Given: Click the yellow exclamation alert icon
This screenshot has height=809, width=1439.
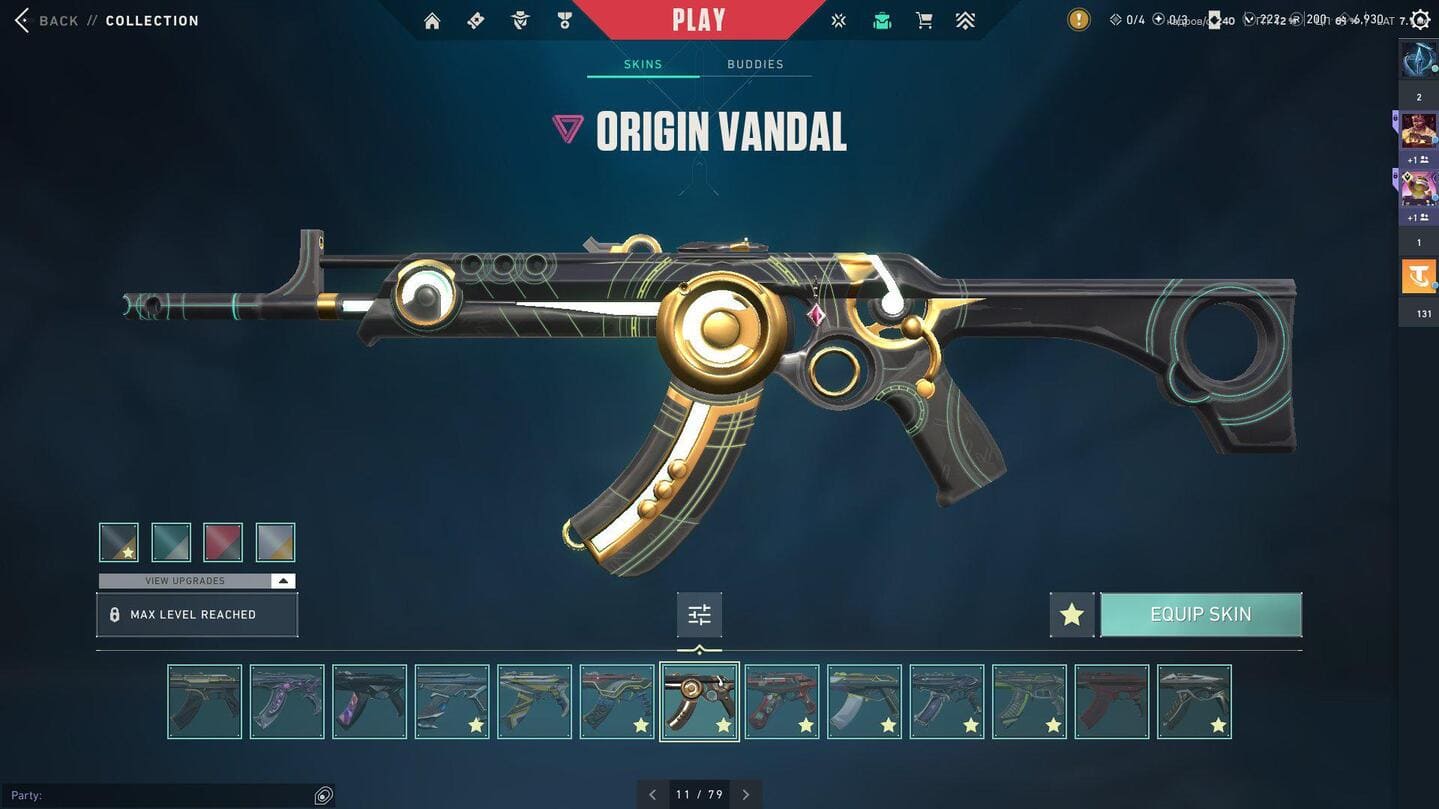Looking at the screenshot, I should point(1078,20).
